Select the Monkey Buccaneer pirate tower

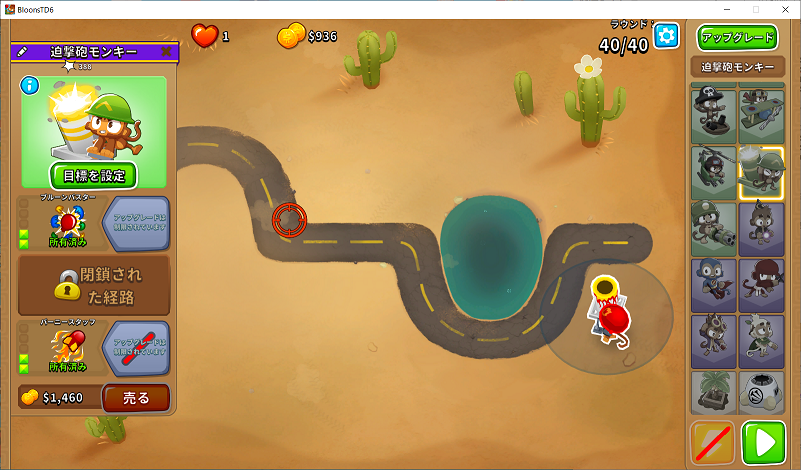714,116
